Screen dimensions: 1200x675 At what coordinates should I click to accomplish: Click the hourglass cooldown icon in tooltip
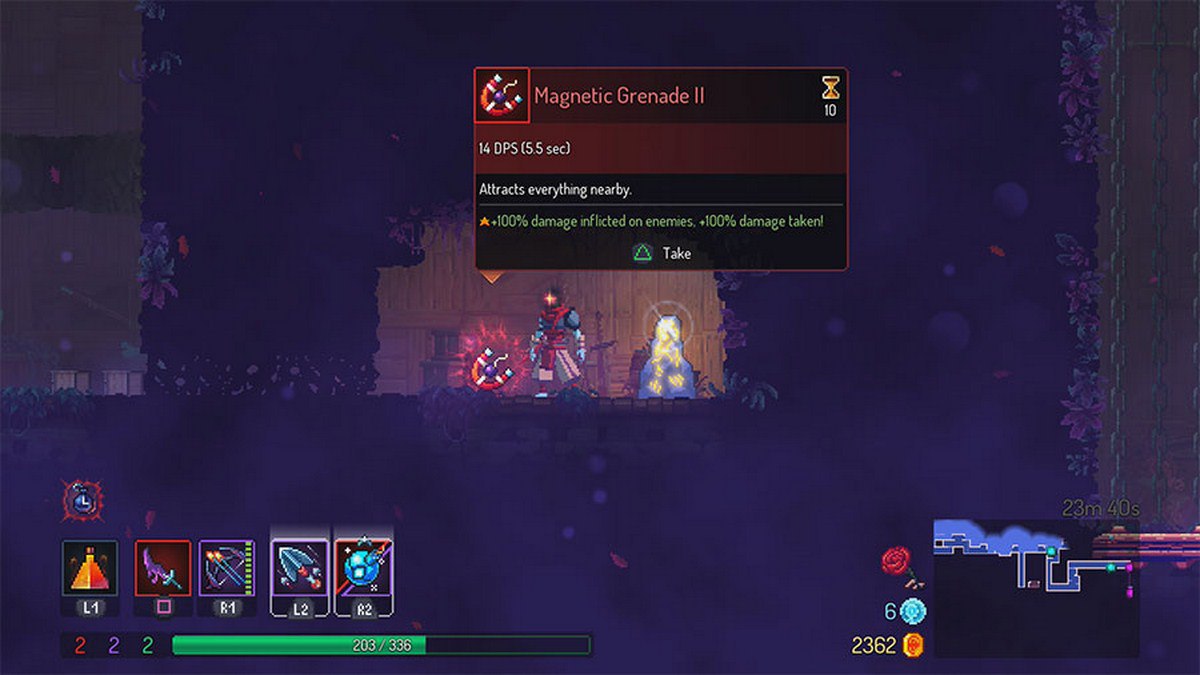(x=830, y=88)
